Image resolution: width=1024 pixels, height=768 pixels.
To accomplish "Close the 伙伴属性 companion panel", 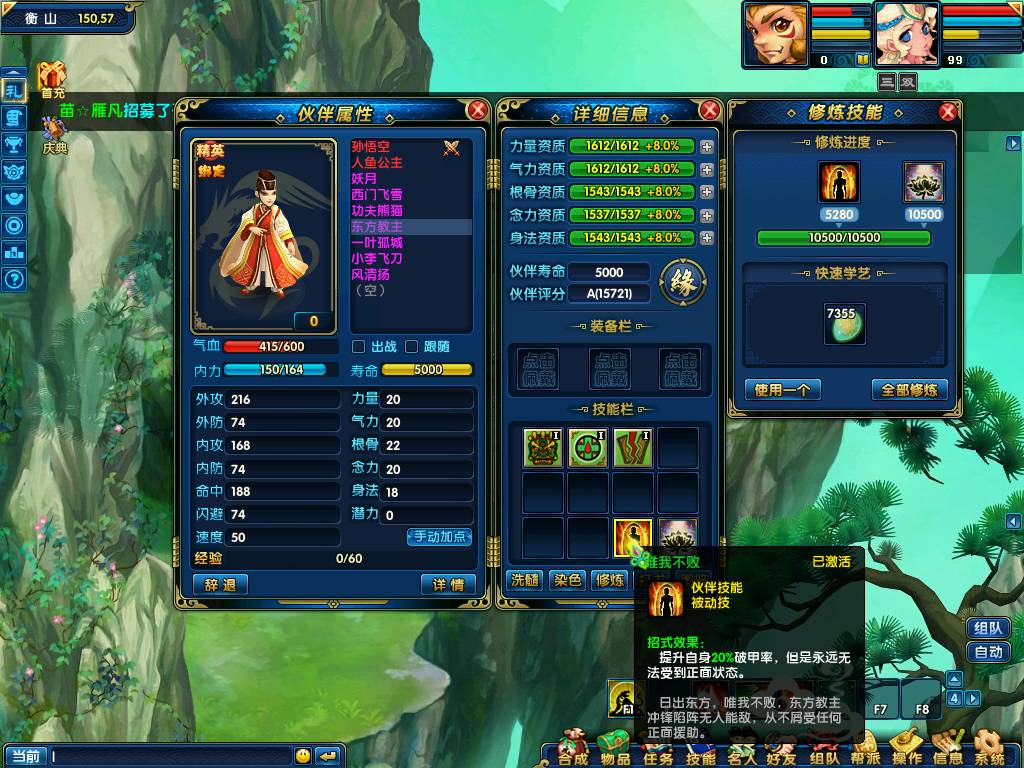I will pos(478,110).
